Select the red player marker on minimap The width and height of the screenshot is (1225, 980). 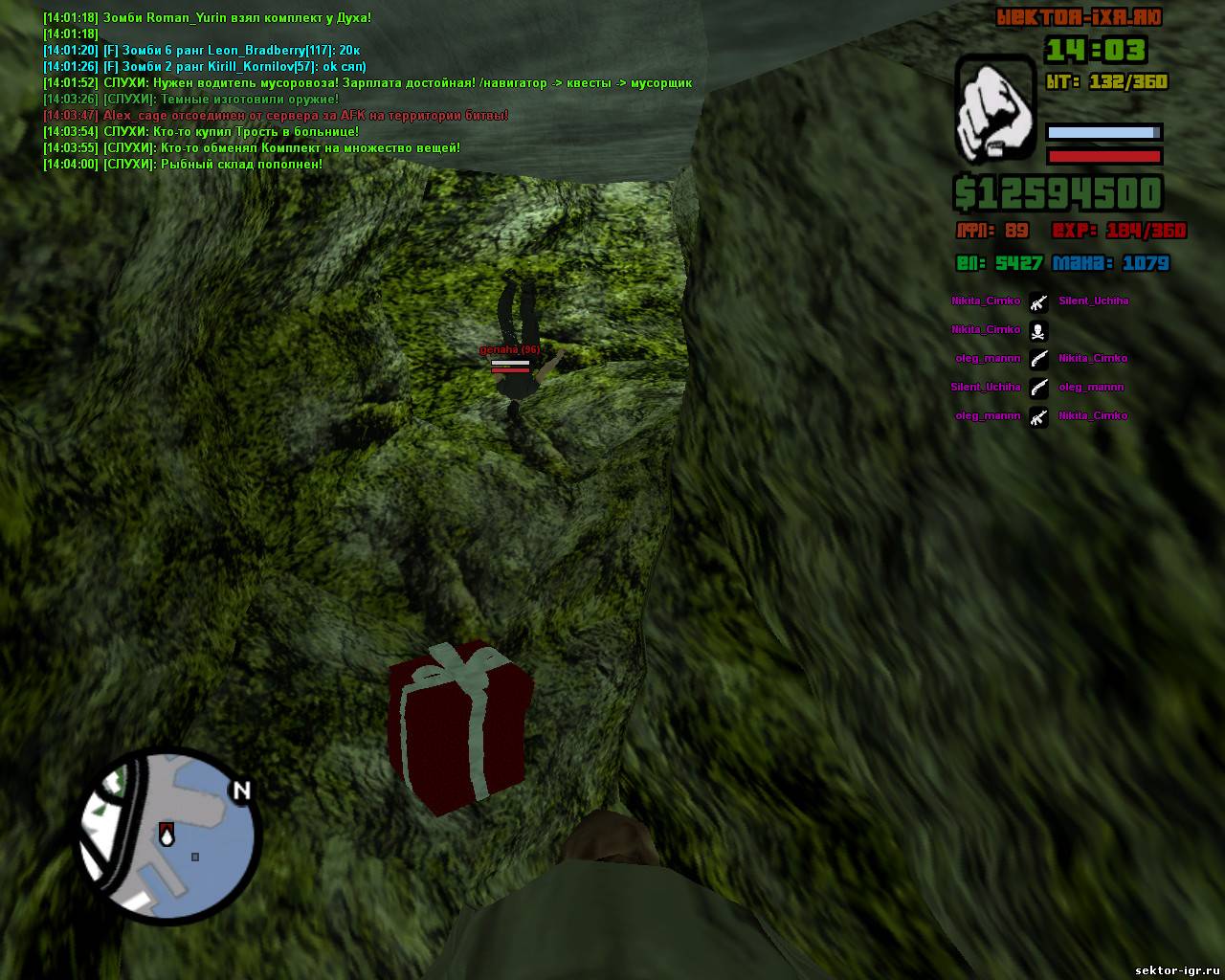coord(167,834)
